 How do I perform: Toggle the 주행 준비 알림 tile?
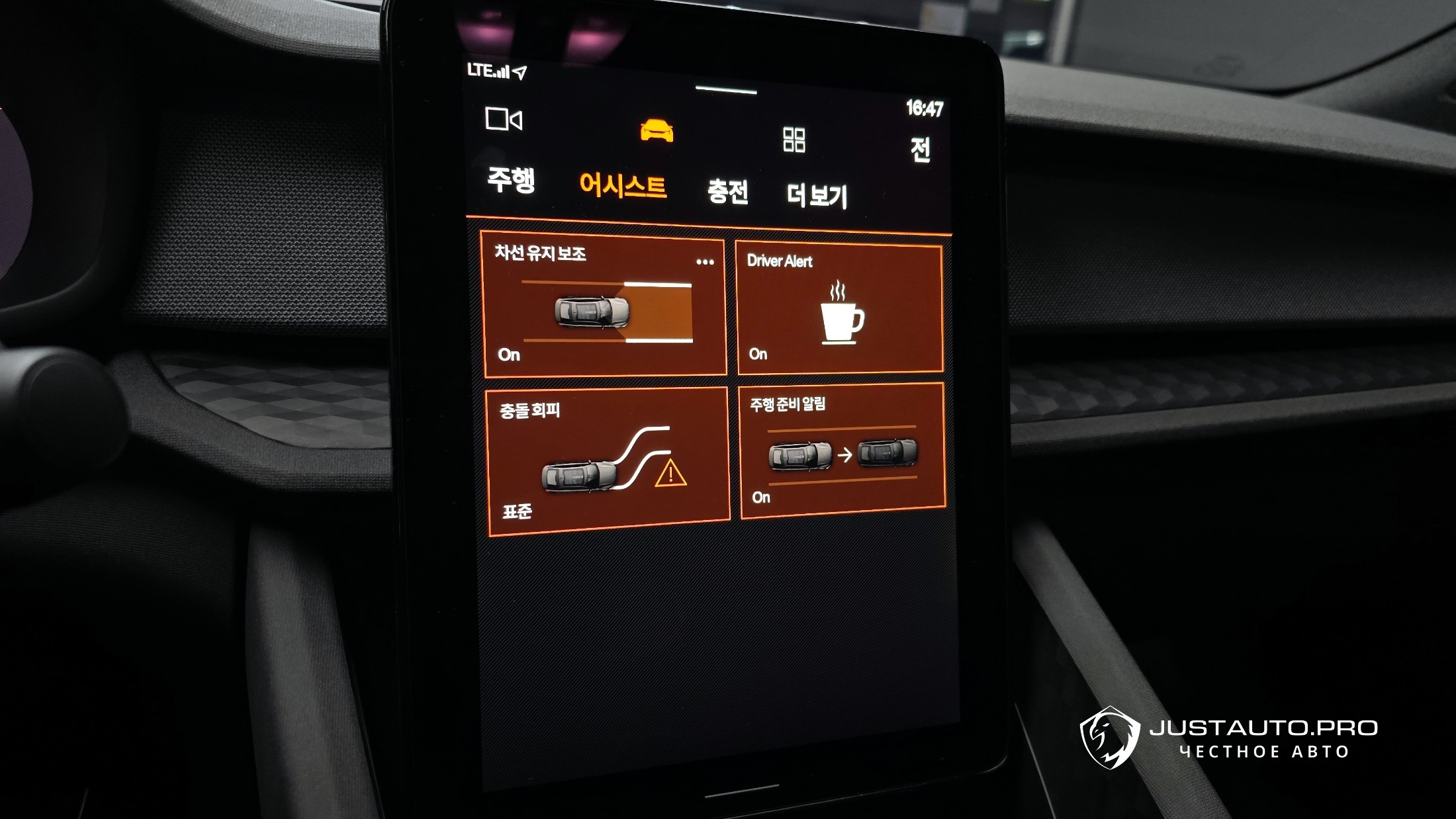click(x=842, y=453)
